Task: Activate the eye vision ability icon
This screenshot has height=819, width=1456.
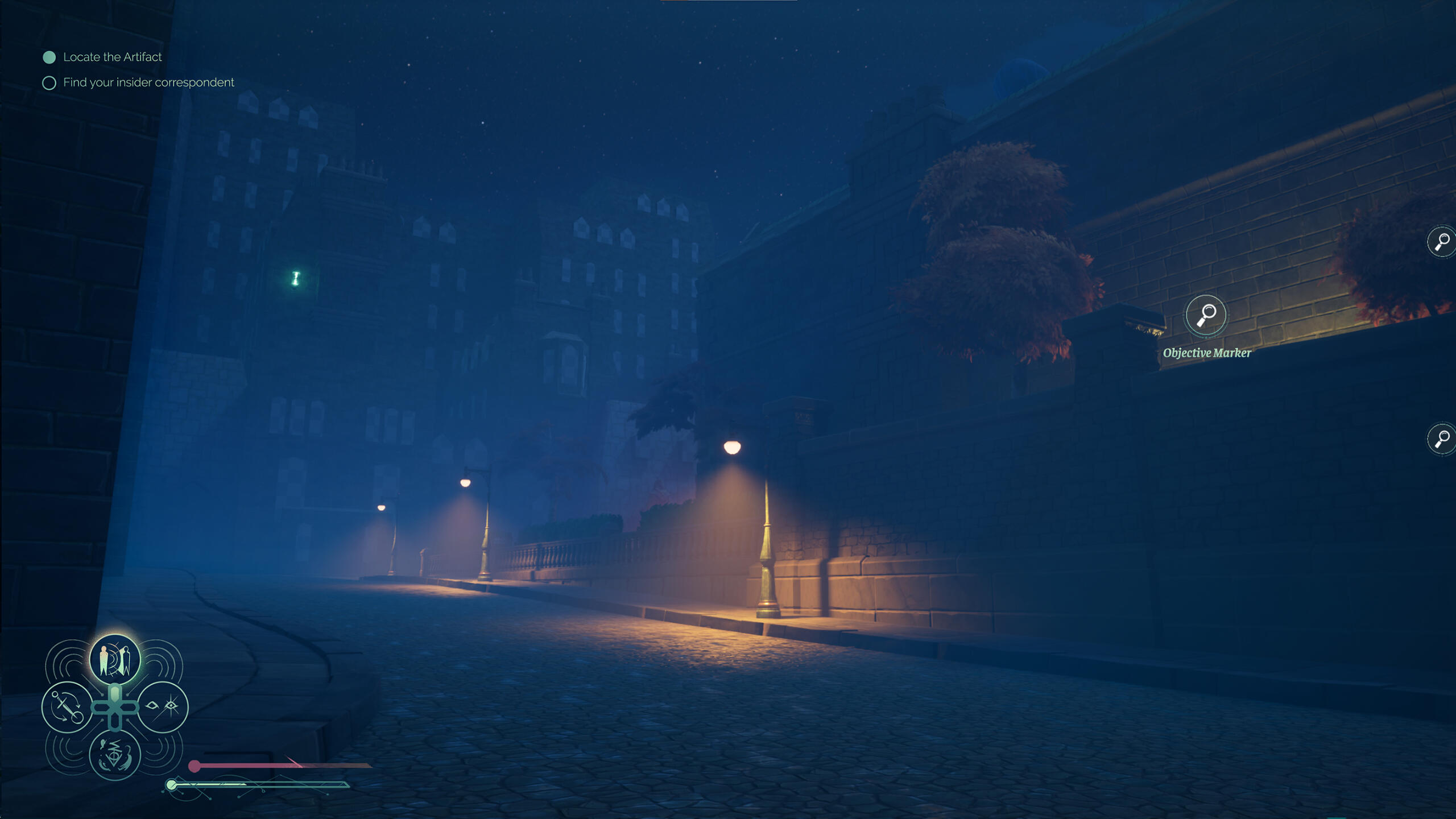Action: [x=163, y=707]
